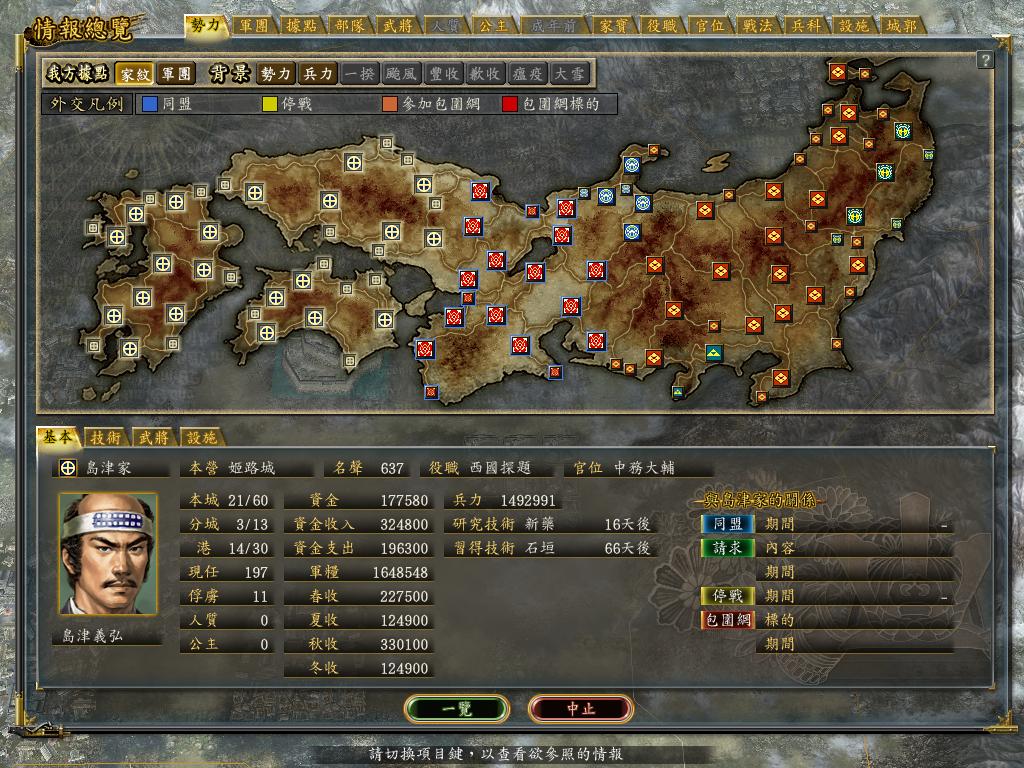Image resolution: width=1024 pixels, height=768 pixels.
Task: Open the 部隊 tab
Action: [x=350, y=25]
